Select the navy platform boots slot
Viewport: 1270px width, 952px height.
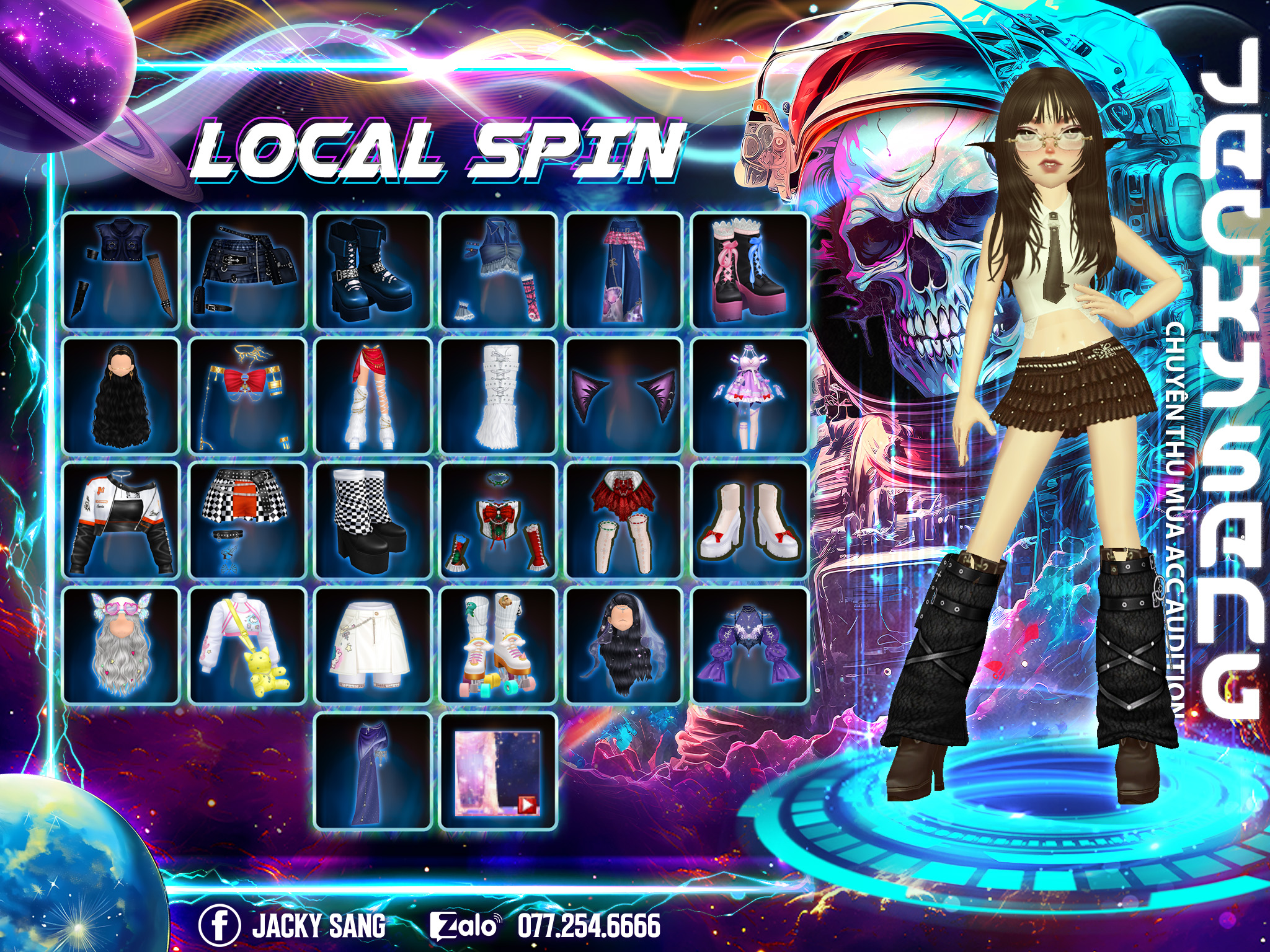(x=373, y=271)
